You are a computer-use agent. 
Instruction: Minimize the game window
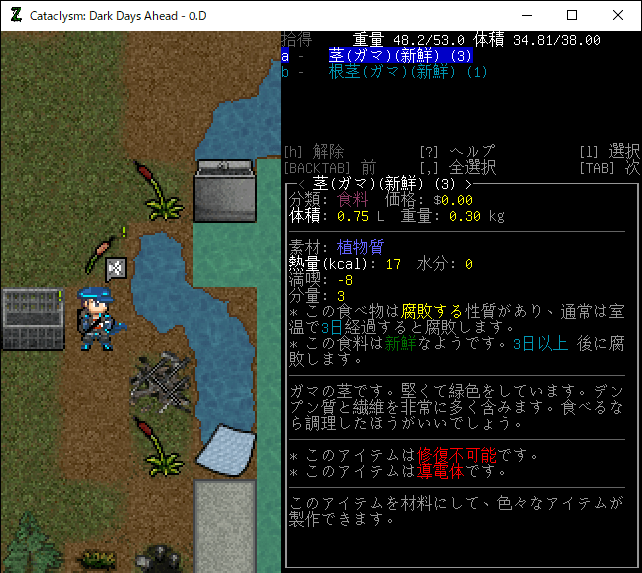pos(527,15)
